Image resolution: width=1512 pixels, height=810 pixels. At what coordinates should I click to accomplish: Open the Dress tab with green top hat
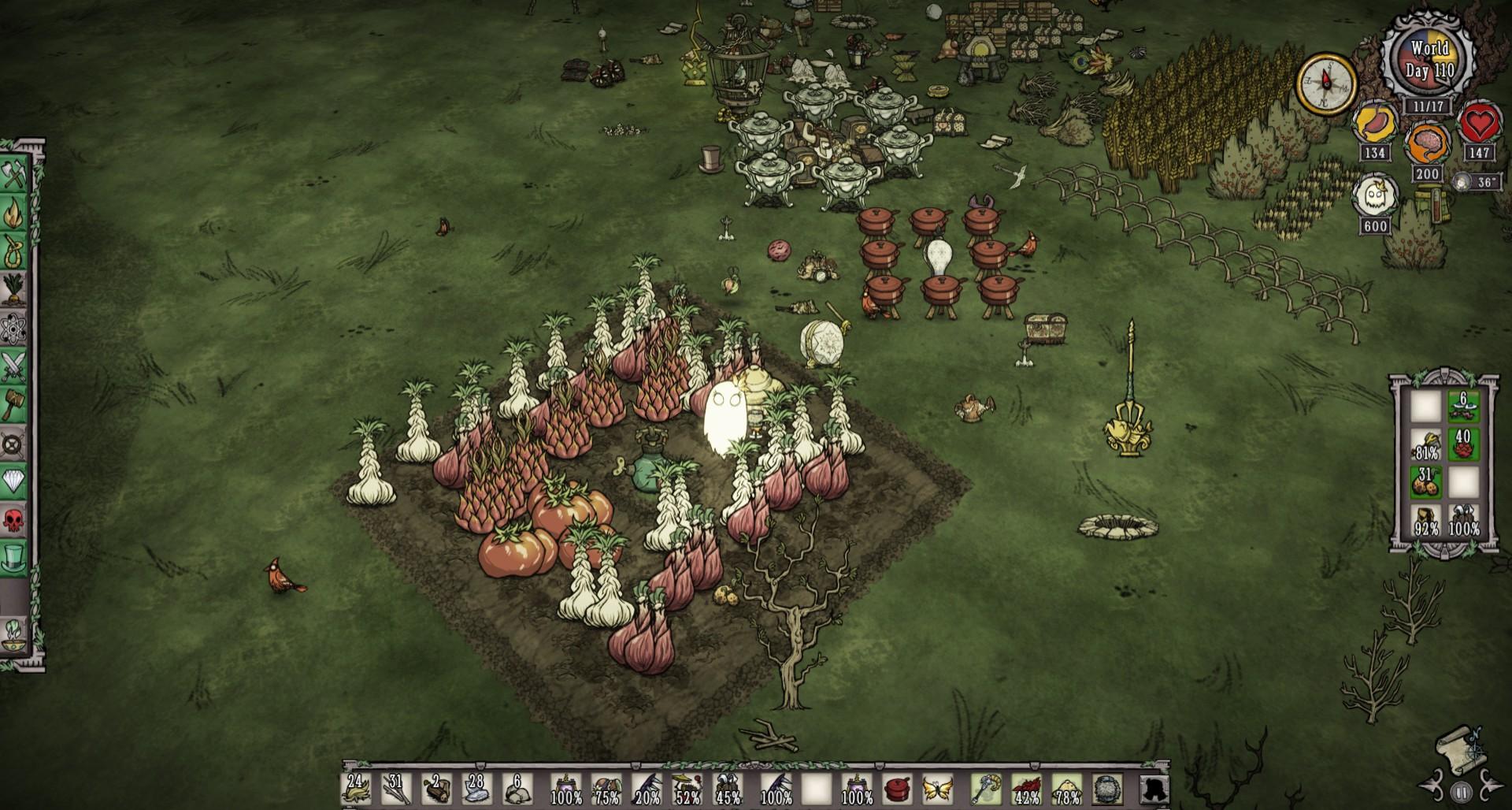(14, 558)
